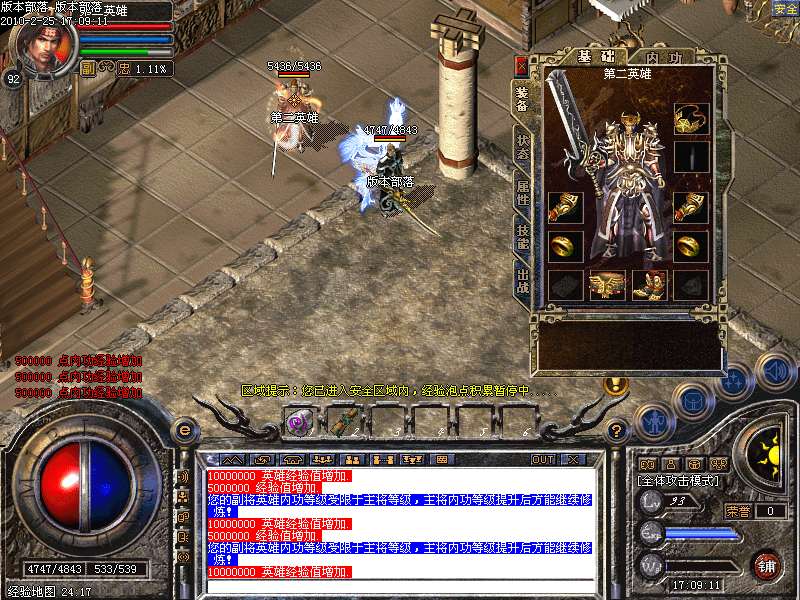Select the equipped necklace slot
Screen dimensions: 800x600
pos(691,119)
